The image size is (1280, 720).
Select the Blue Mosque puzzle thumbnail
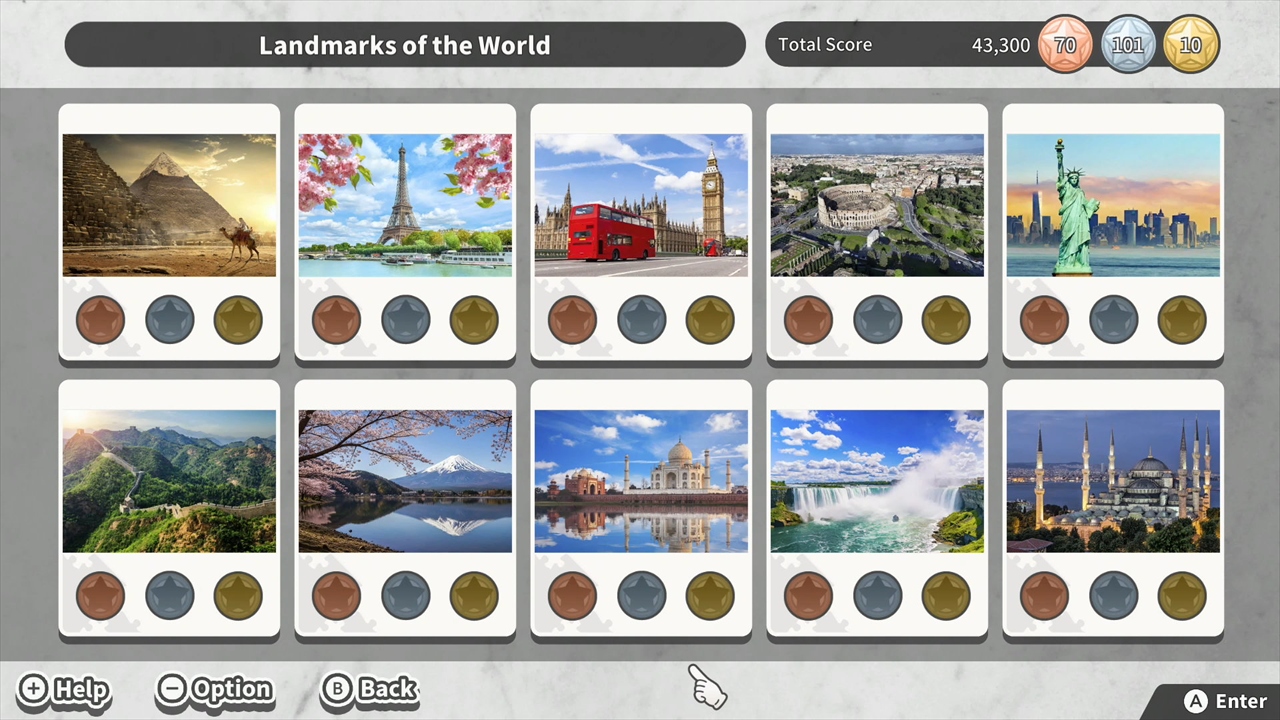[1113, 480]
